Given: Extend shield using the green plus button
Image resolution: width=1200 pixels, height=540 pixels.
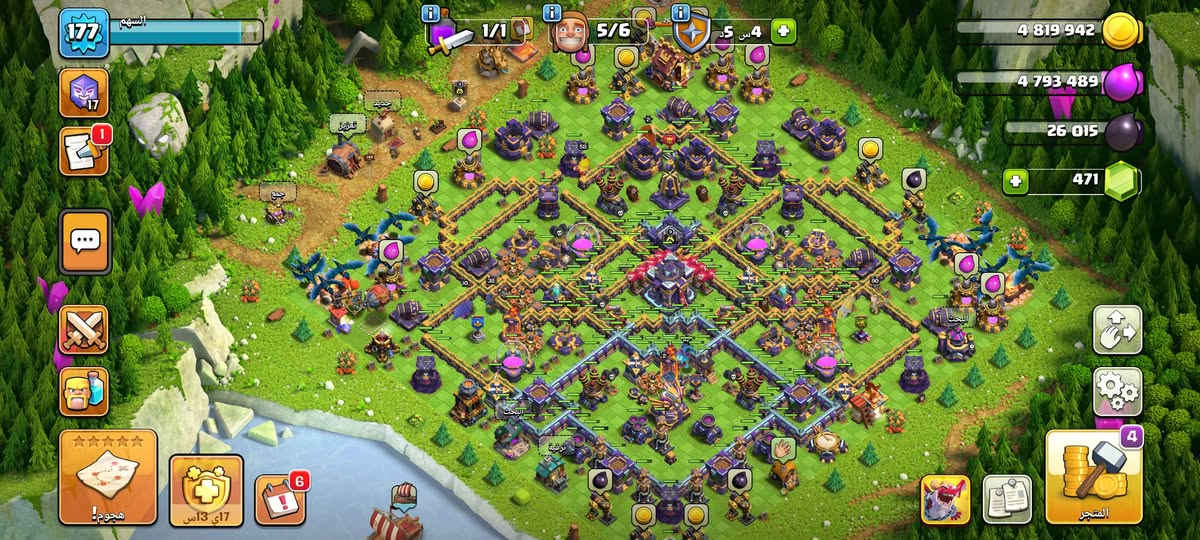Looking at the screenshot, I should click(x=782, y=31).
